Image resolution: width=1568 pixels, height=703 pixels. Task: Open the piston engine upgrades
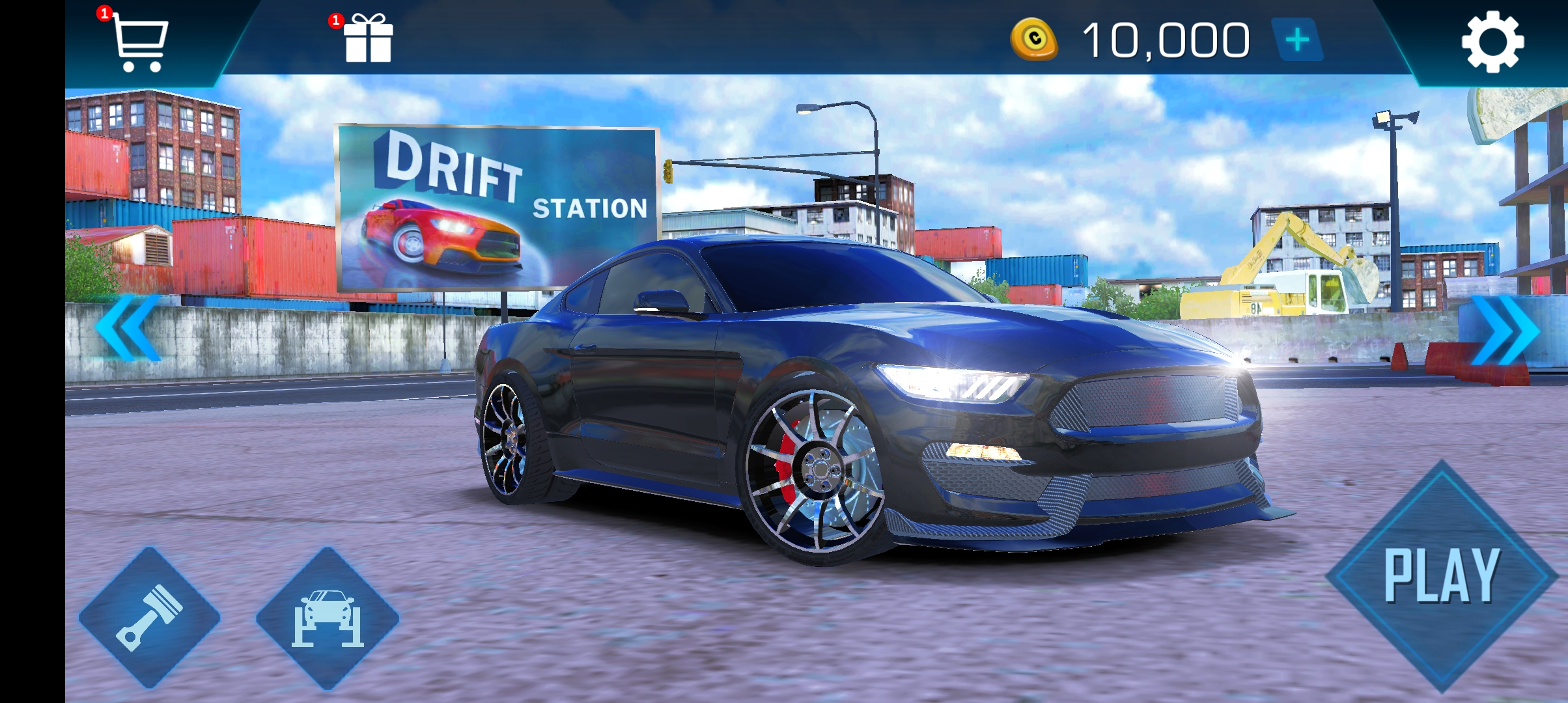149,617
